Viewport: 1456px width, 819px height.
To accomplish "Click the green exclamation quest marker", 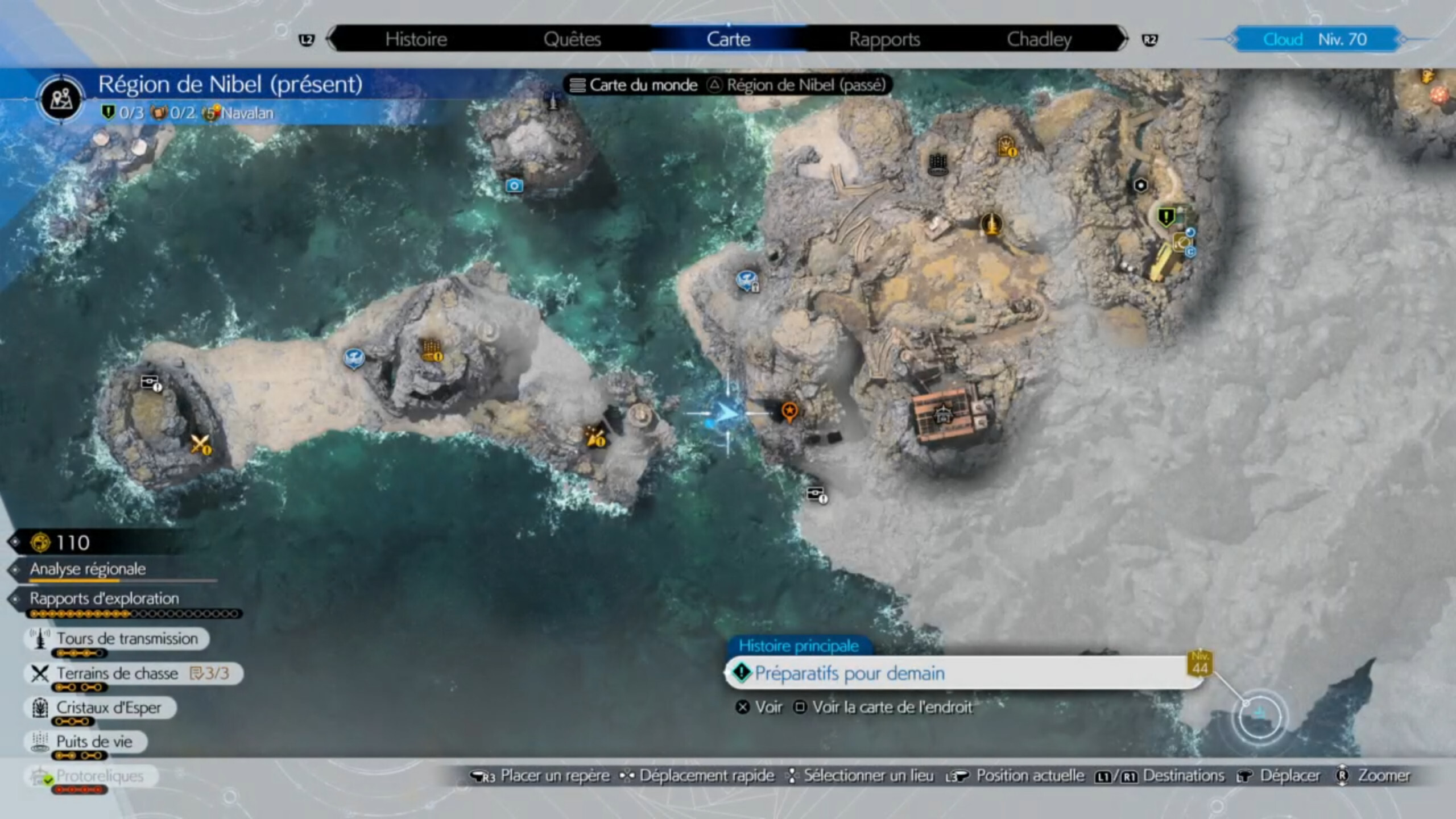I will pos(1165,216).
